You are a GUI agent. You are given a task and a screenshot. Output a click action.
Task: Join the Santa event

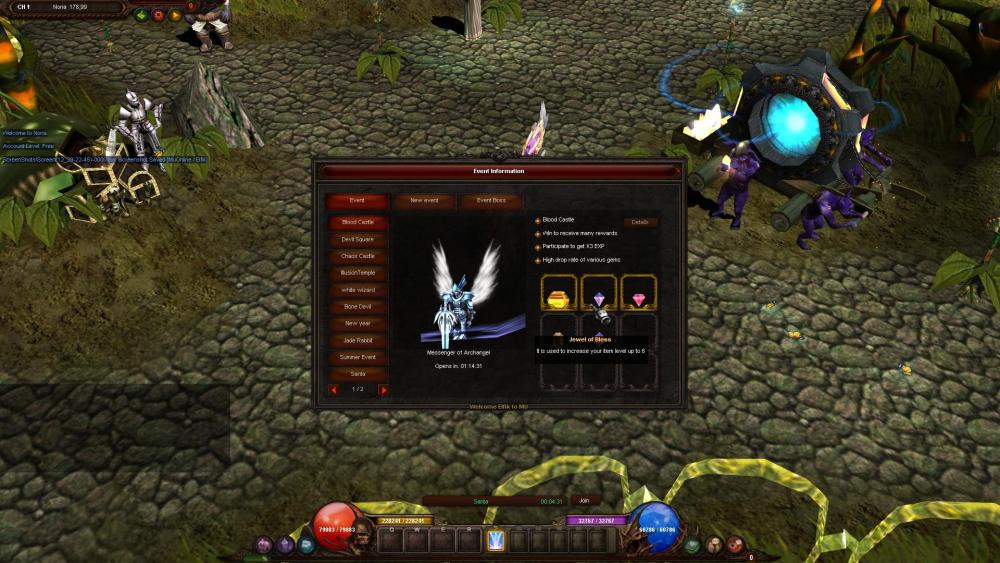(584, 501)
